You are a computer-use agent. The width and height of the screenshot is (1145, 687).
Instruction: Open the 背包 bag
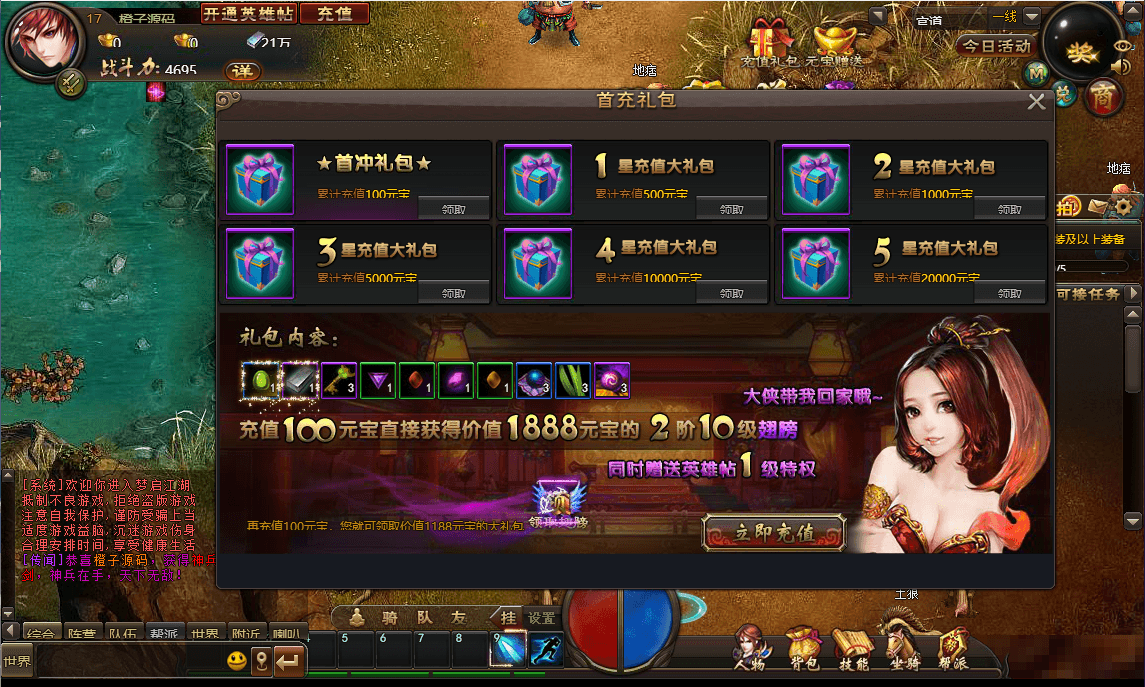pyautogui.click(x=802, y=646)
